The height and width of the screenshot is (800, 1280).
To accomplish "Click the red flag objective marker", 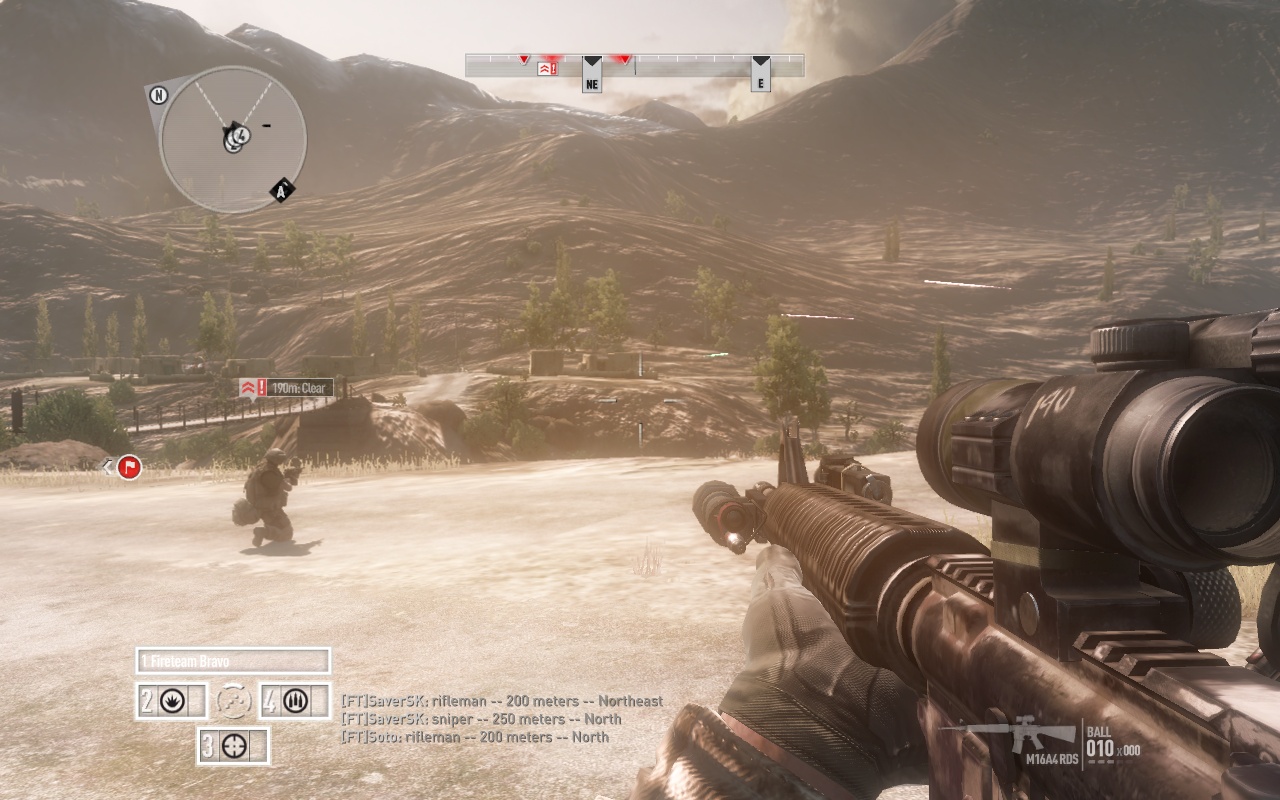I will 128,466.
